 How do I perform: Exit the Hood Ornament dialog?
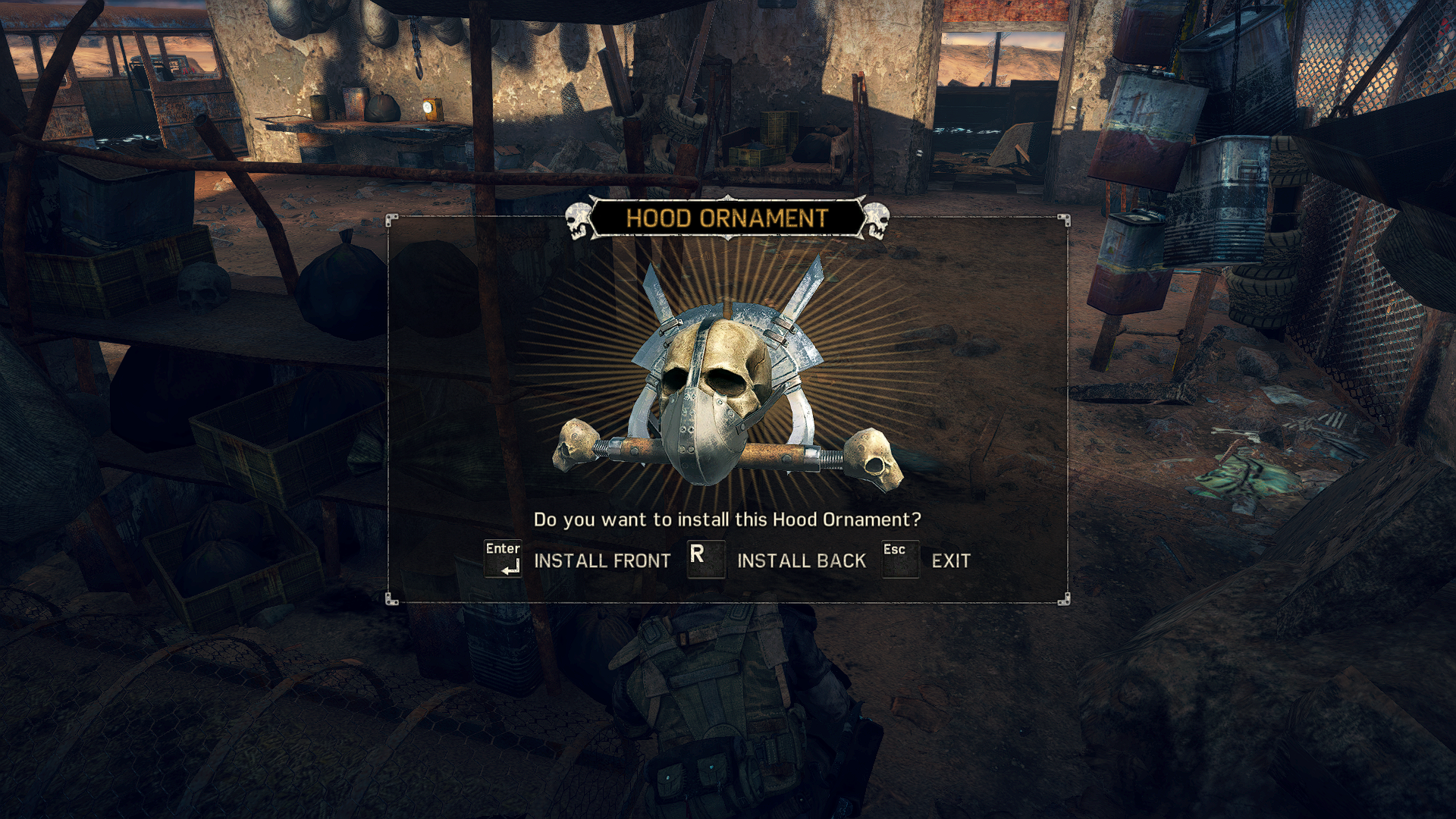[x=950, y=560]
